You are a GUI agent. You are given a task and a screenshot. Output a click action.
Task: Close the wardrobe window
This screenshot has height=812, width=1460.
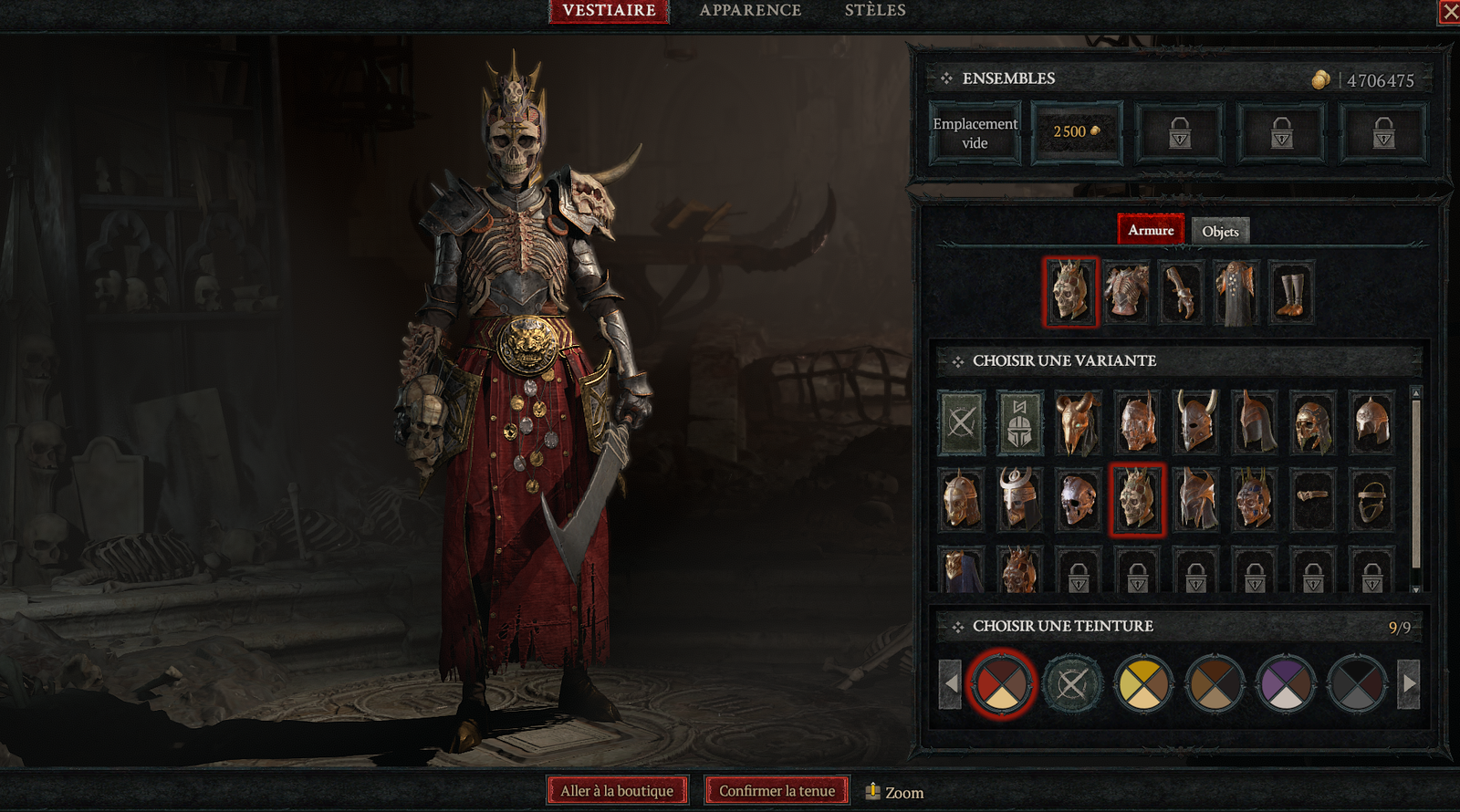(x=1449, y=12)
